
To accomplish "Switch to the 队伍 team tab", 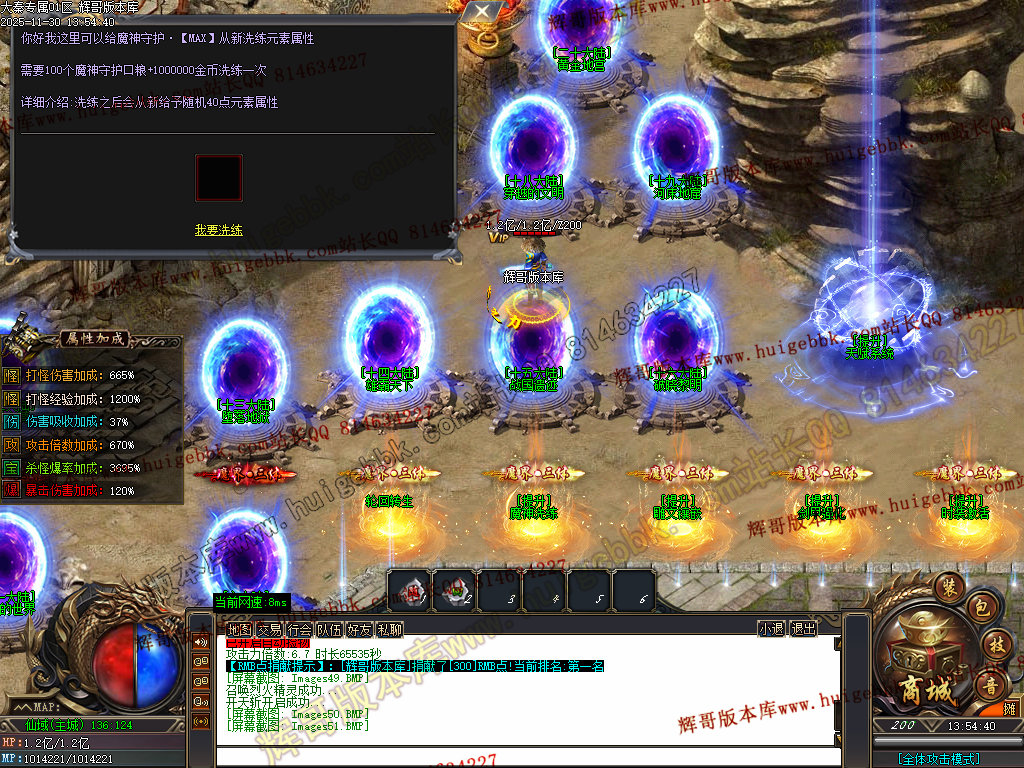I will pos(329,629).
